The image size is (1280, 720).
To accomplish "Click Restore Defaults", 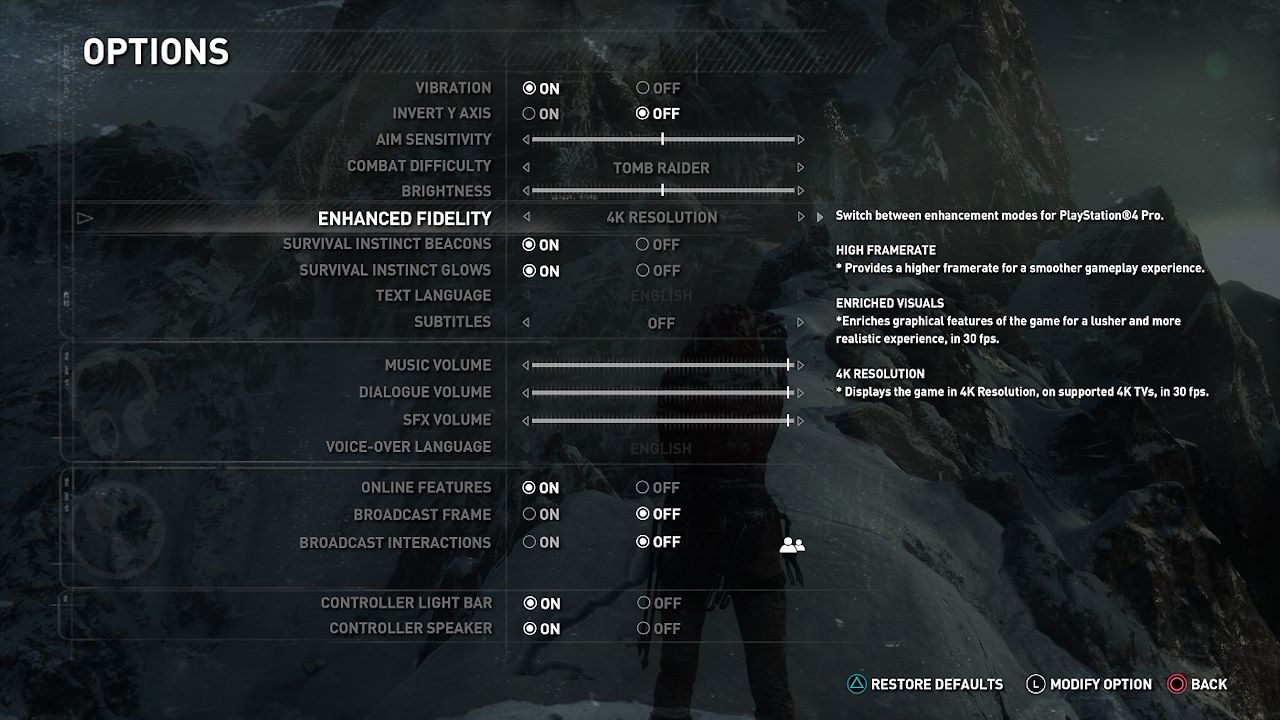I will 925,685.
